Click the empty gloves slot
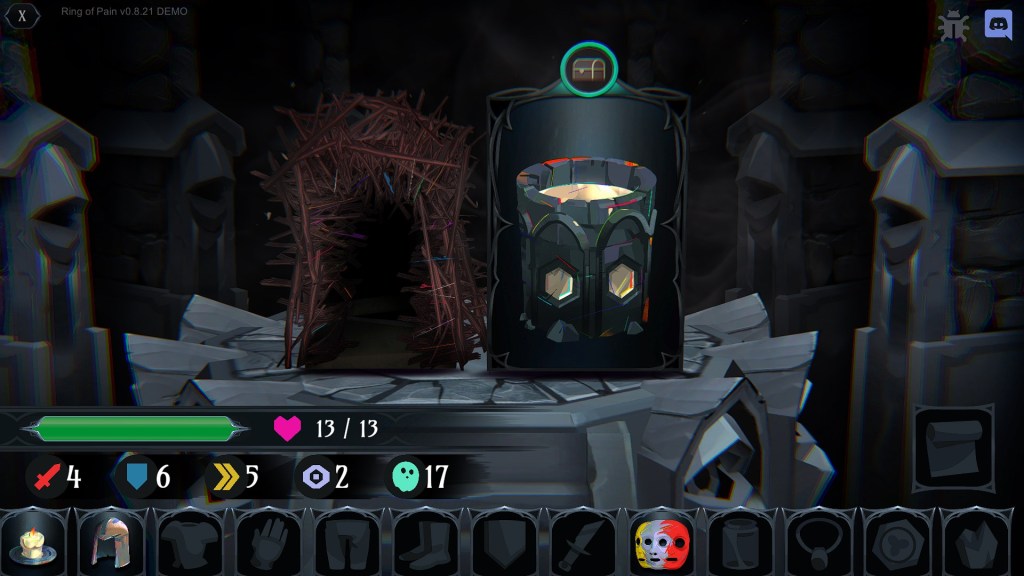 pyautogui.click(x=268, y=544)
